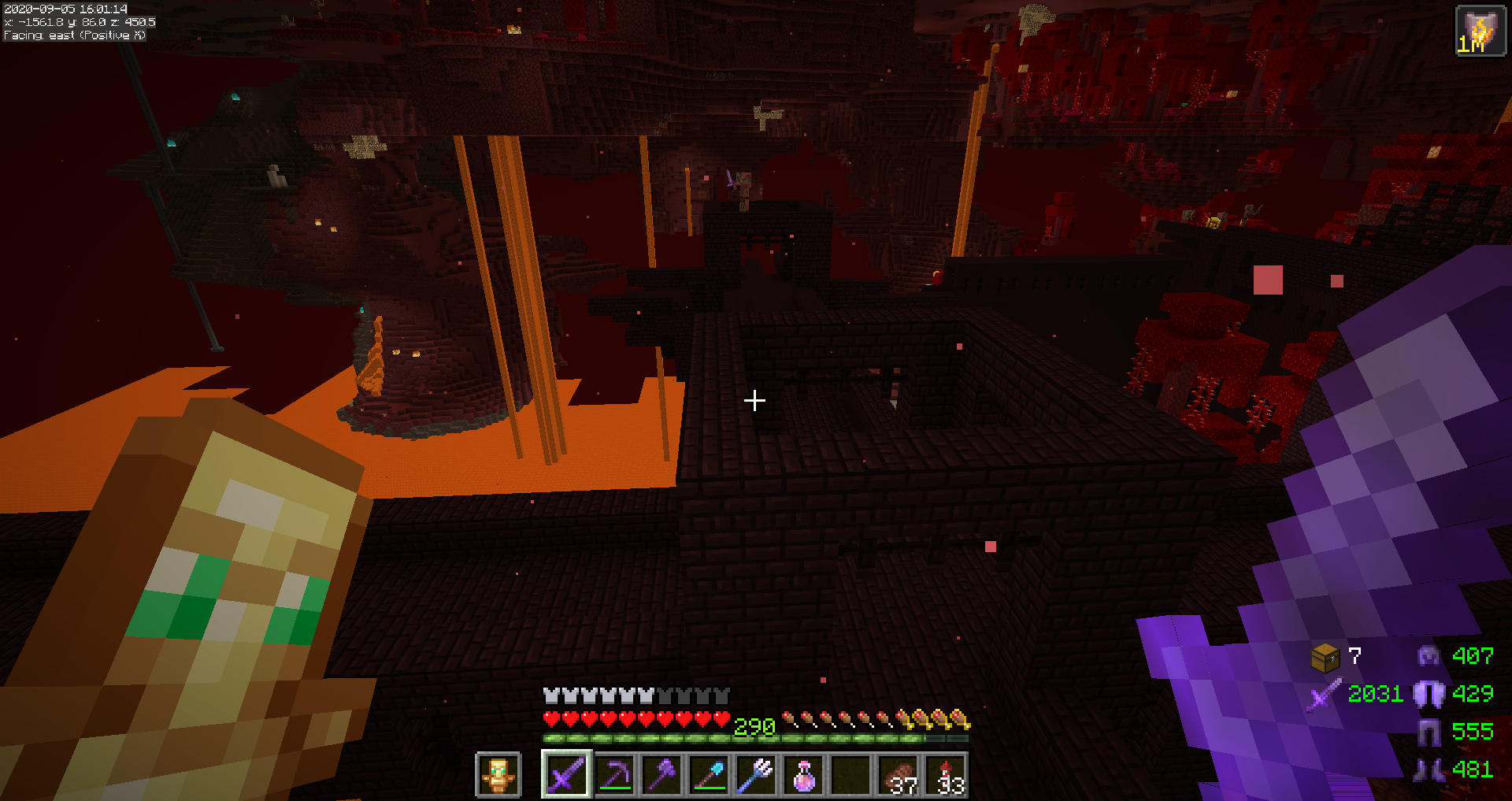Select the totem of undying offhand slot

click(x=498, y=775)
